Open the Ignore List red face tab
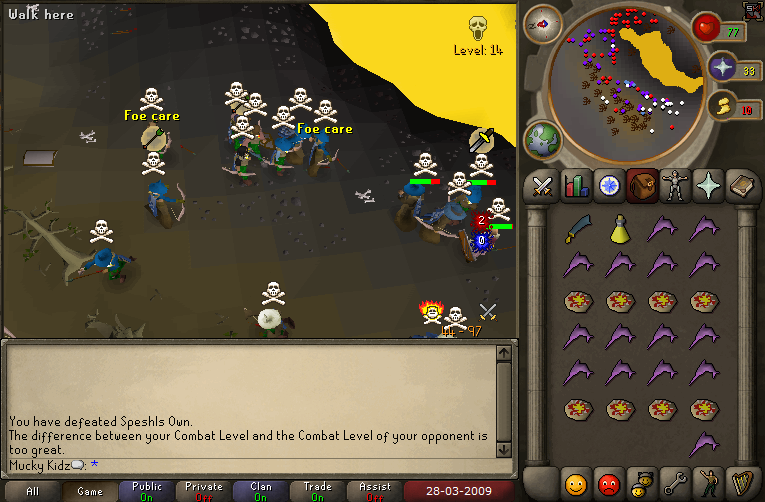 click(607, 482)
